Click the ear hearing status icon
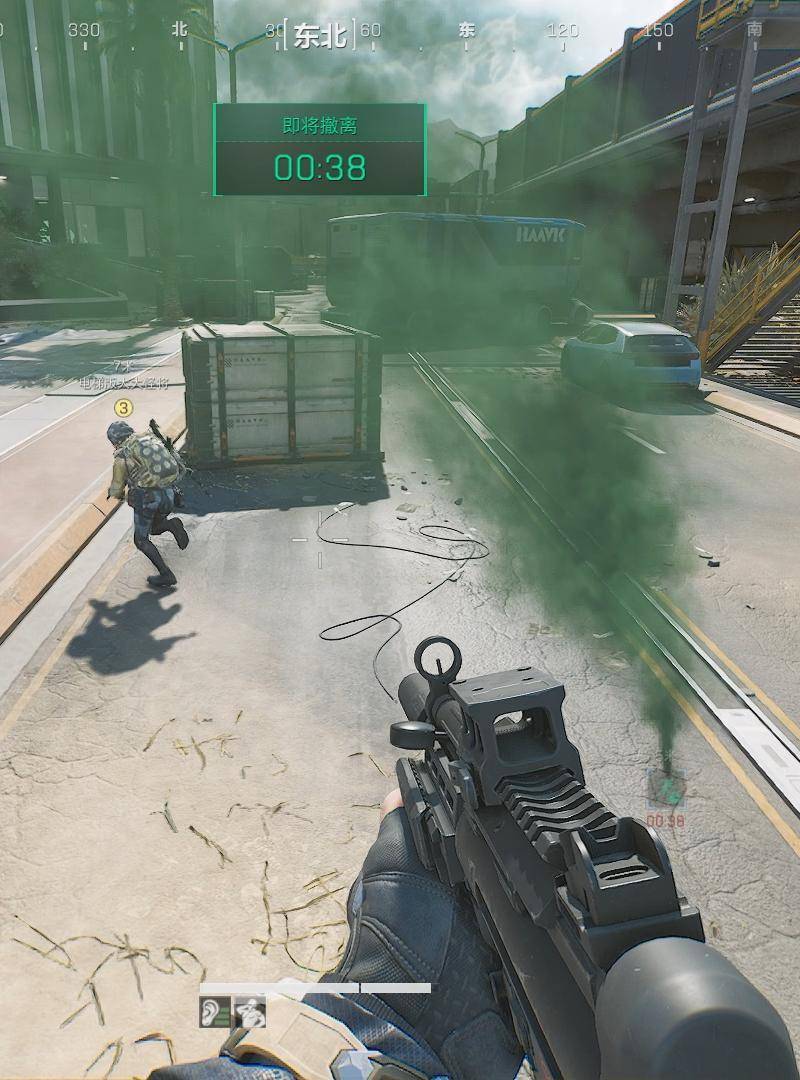 click(x=215, y=1012)
